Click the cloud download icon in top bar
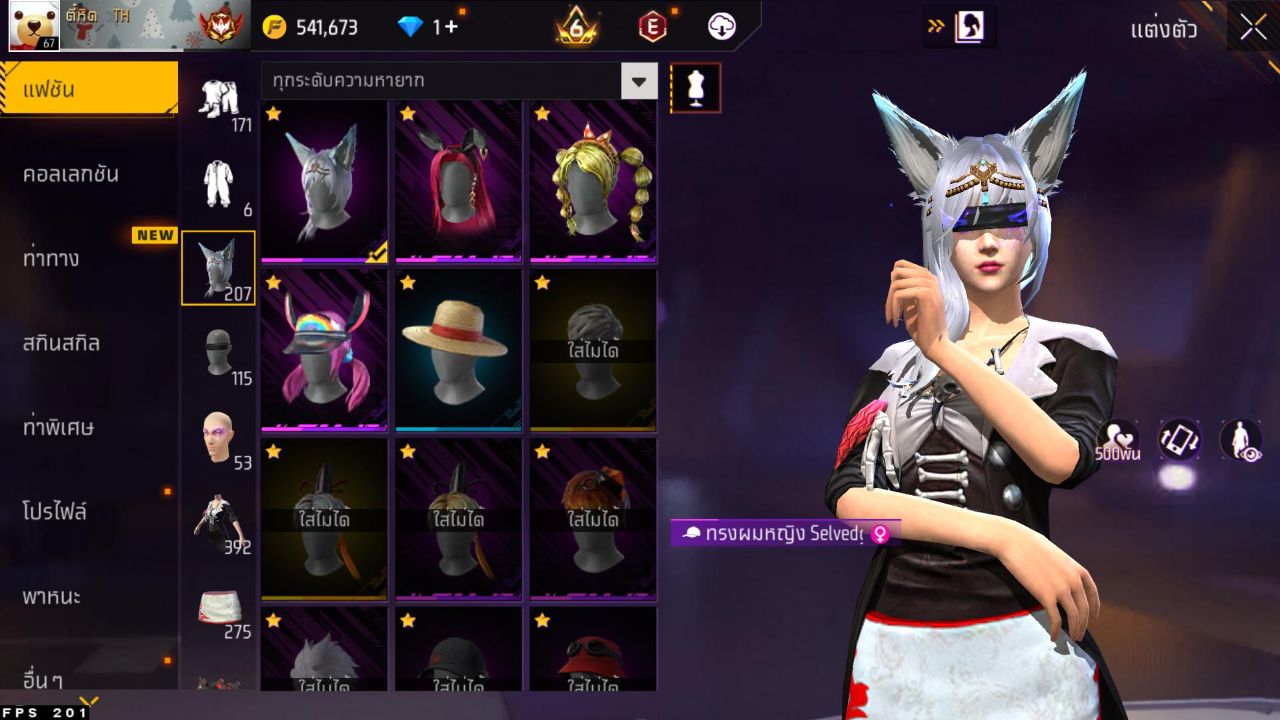Image resolution: width=1280 pixels, height=720 pixels. (x=720, y=27)
